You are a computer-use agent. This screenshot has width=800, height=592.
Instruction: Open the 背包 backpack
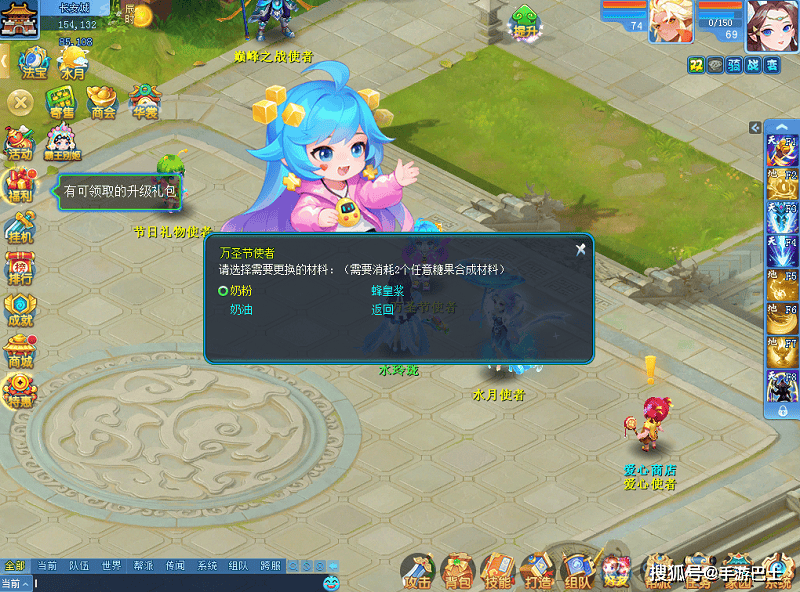point(458,571)
